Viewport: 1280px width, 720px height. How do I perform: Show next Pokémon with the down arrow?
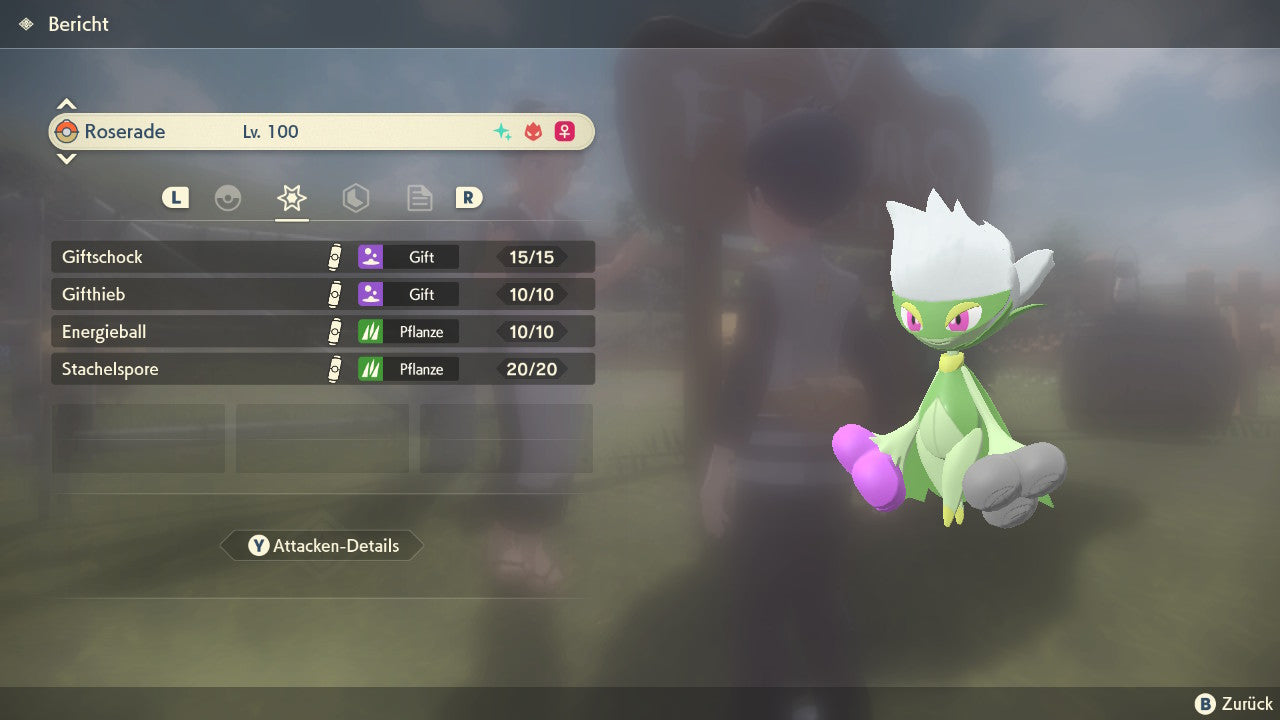pyautogui.click(x=66, y=158)
